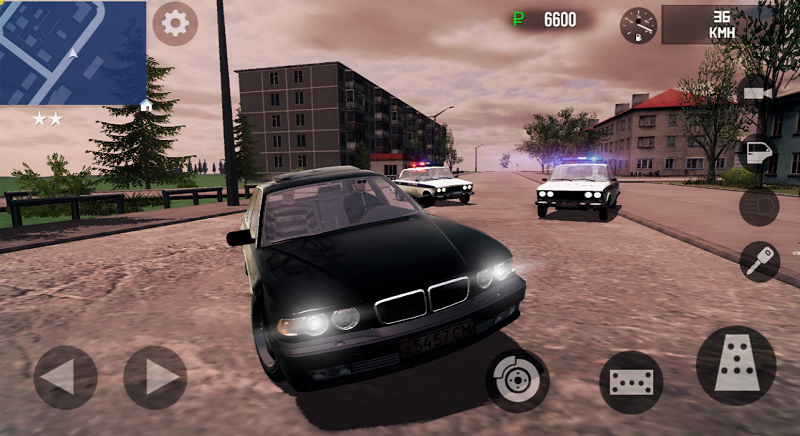Viewport: 800px width, 436px height.
Task: Toggle the headlights button
Action: [x=759, y=207]
